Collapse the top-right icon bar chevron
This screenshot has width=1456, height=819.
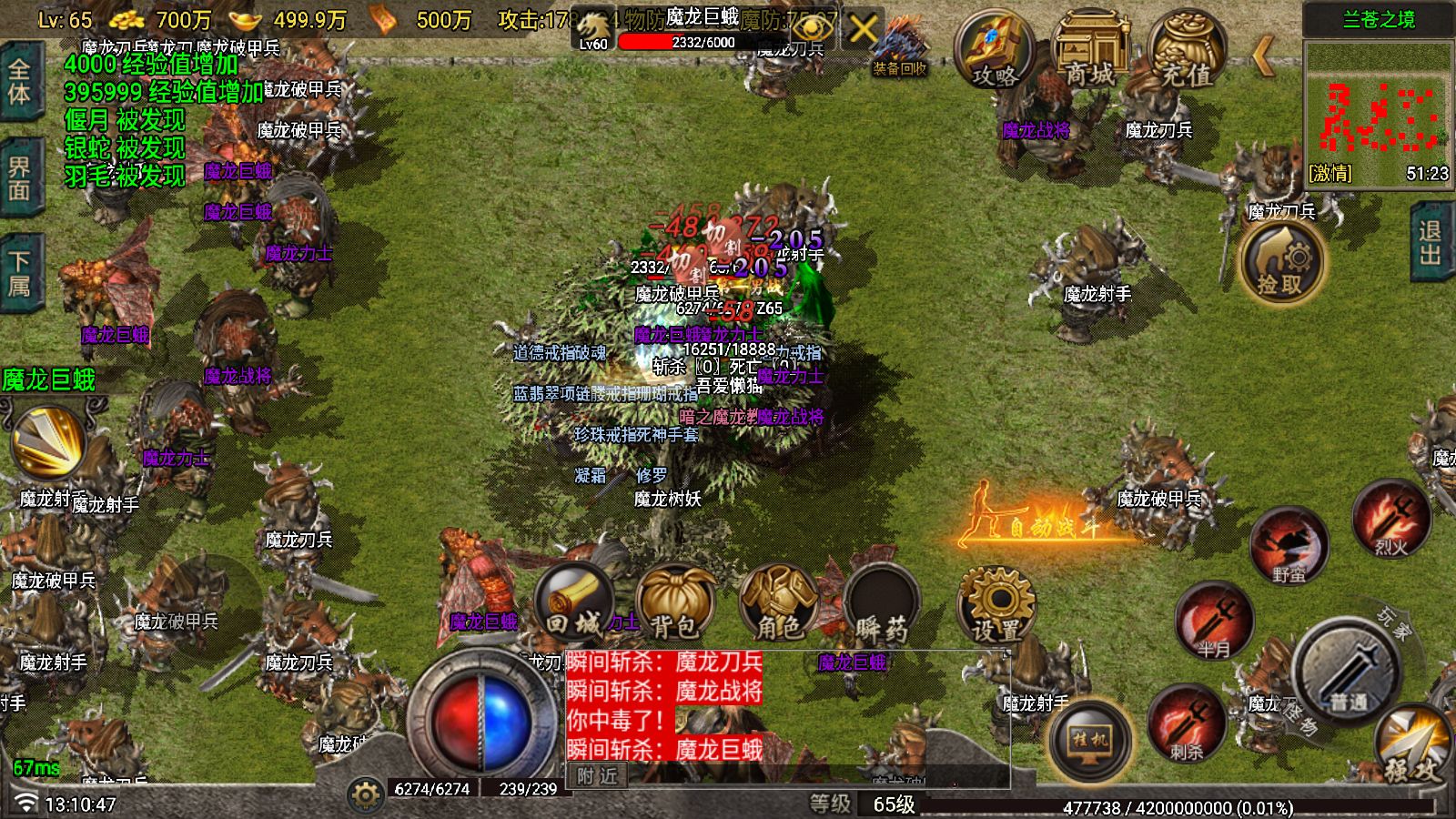(1265, 55)
